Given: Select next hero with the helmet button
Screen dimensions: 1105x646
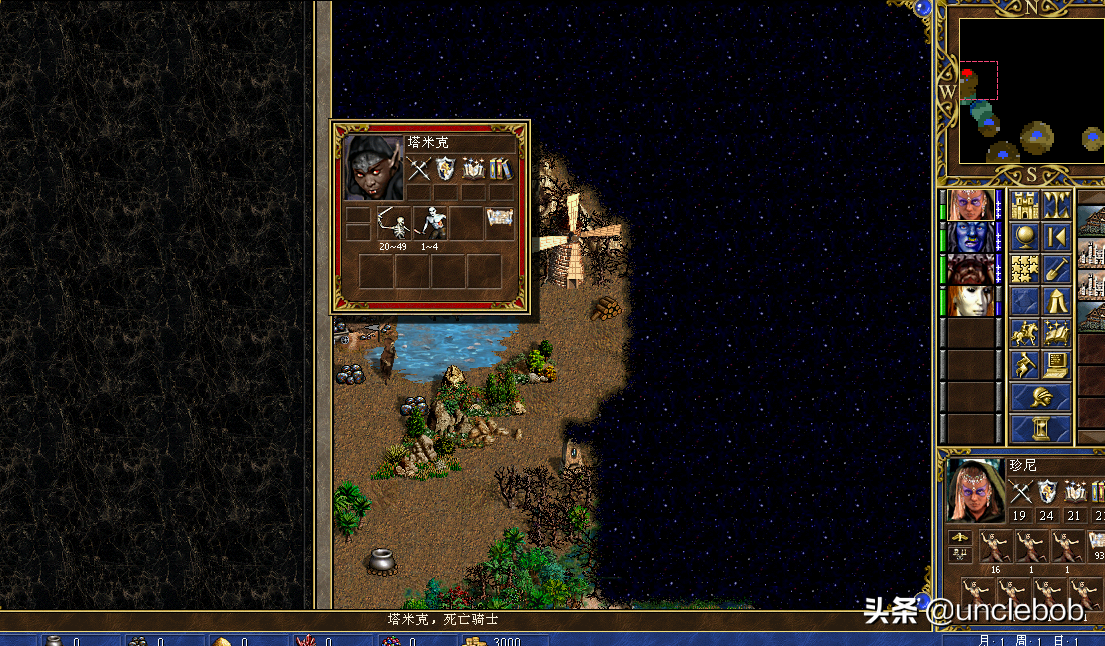Looking at the screenshot, I should coord(1040,397).
